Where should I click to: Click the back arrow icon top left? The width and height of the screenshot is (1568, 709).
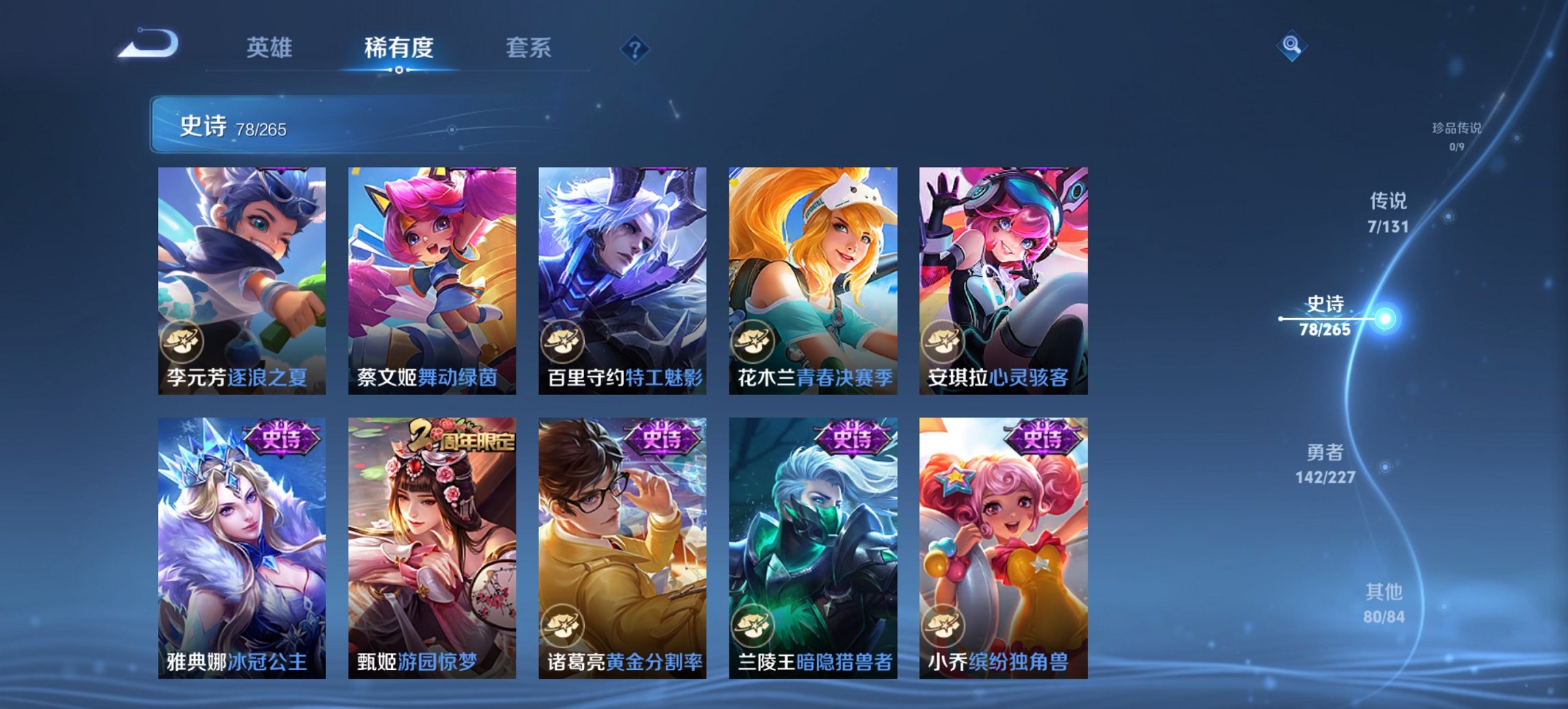pos(147,45)
